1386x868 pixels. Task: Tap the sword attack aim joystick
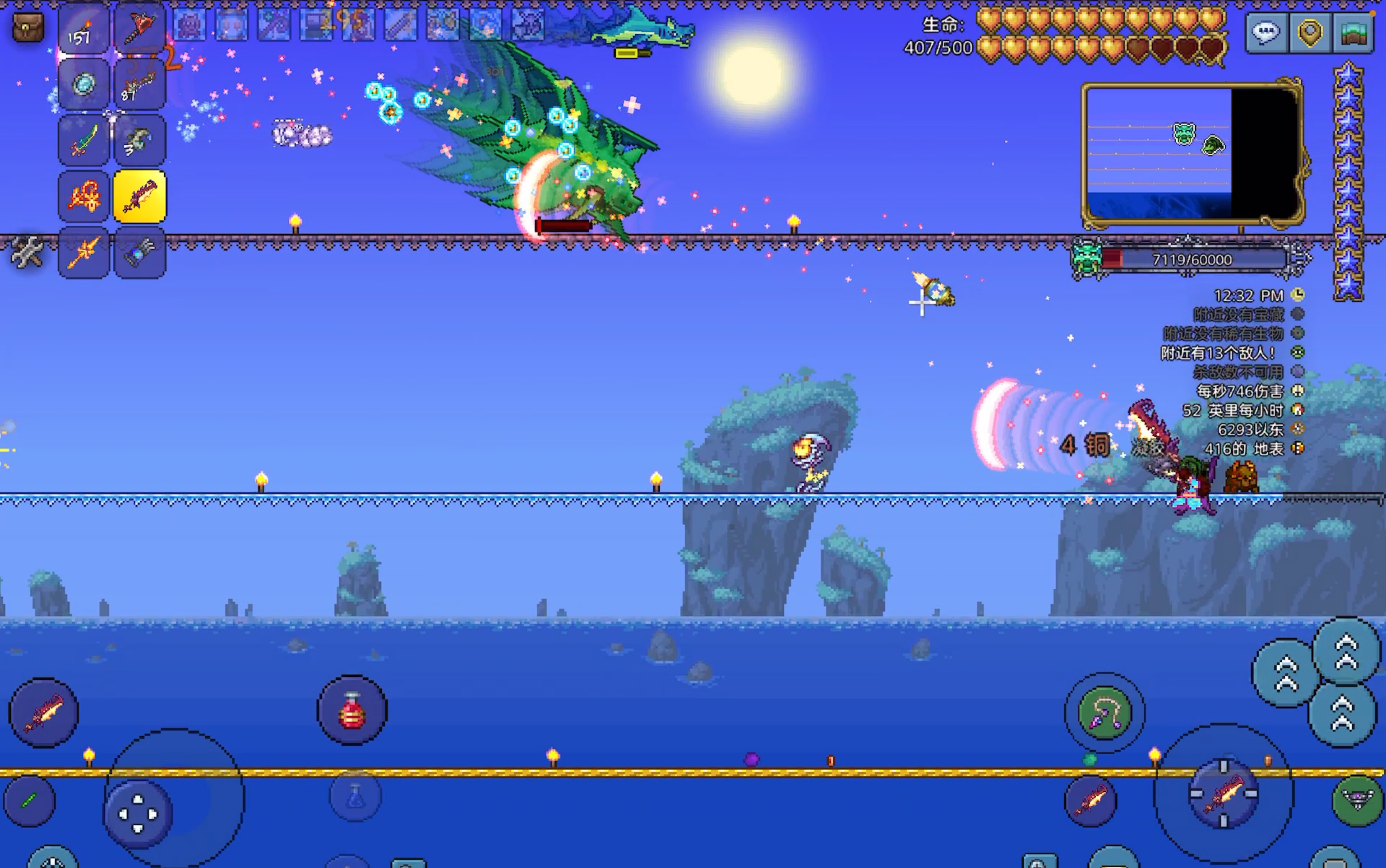(x=1224, y=794)
